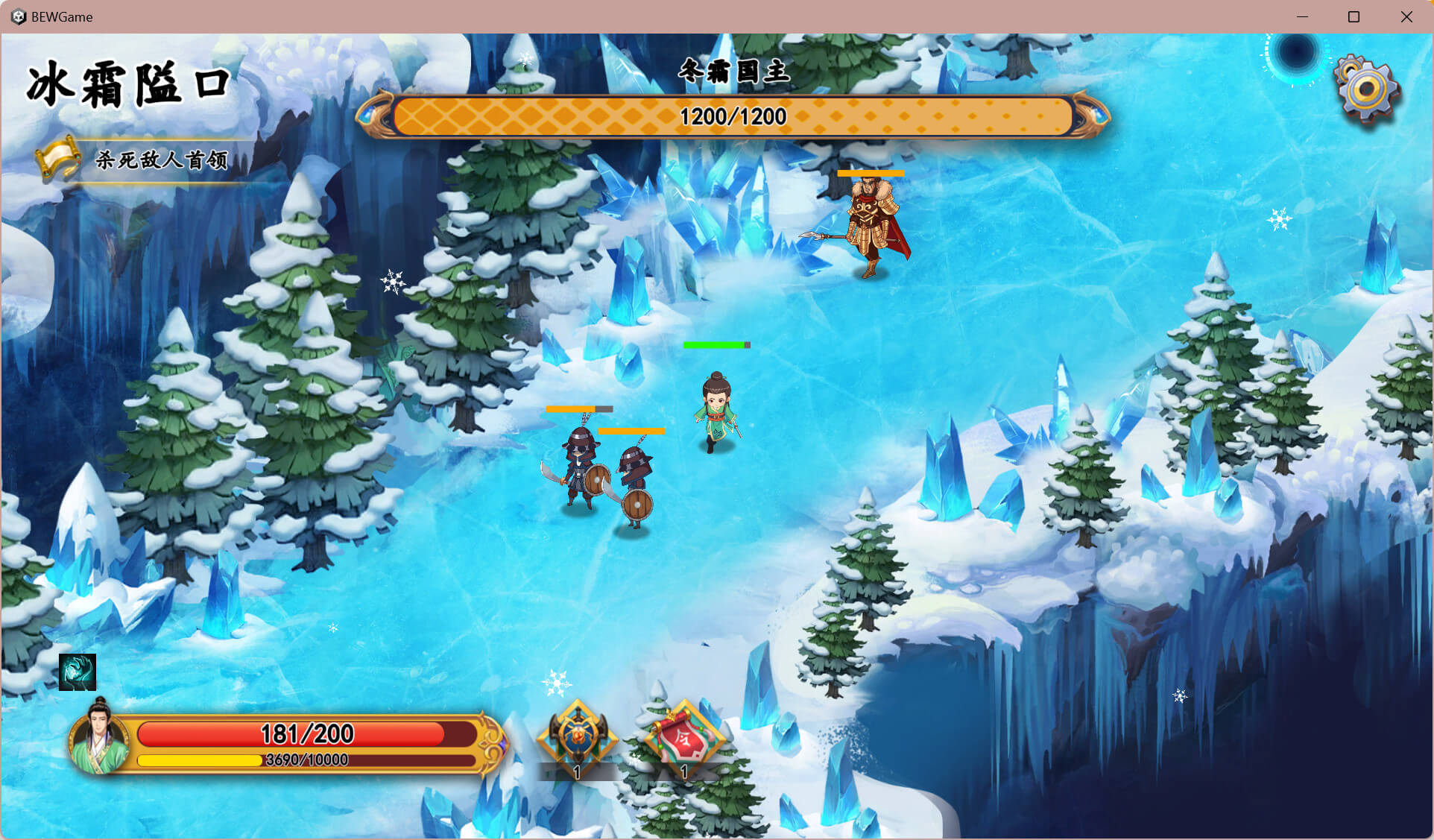Use the red banner skill icon
This screenshot has height=840, width=1434.
click(x=684, y=736)
